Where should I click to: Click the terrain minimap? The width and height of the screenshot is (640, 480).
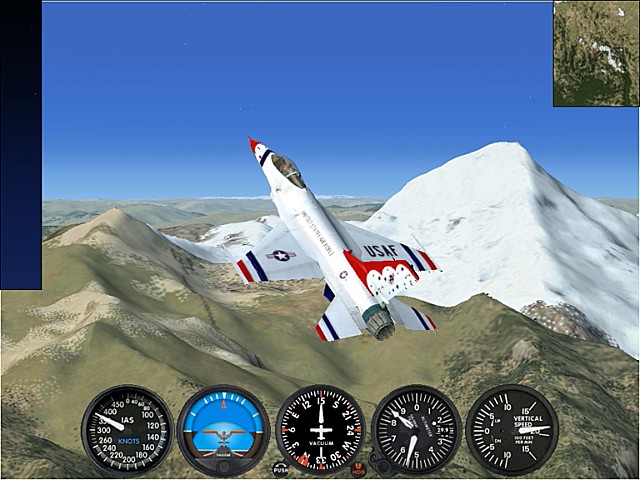(596, 54)
